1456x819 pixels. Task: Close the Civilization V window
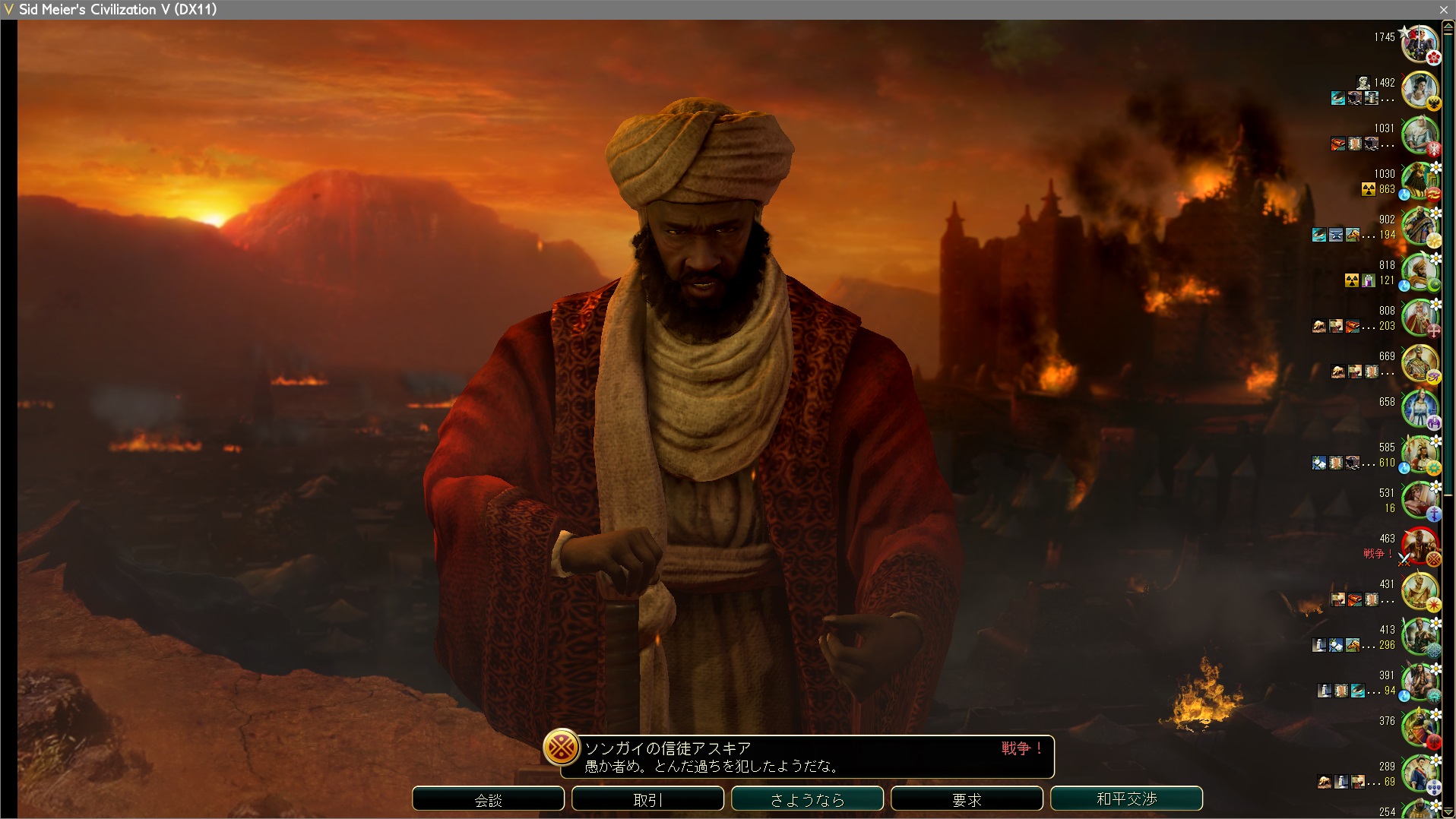point(1443,10)
